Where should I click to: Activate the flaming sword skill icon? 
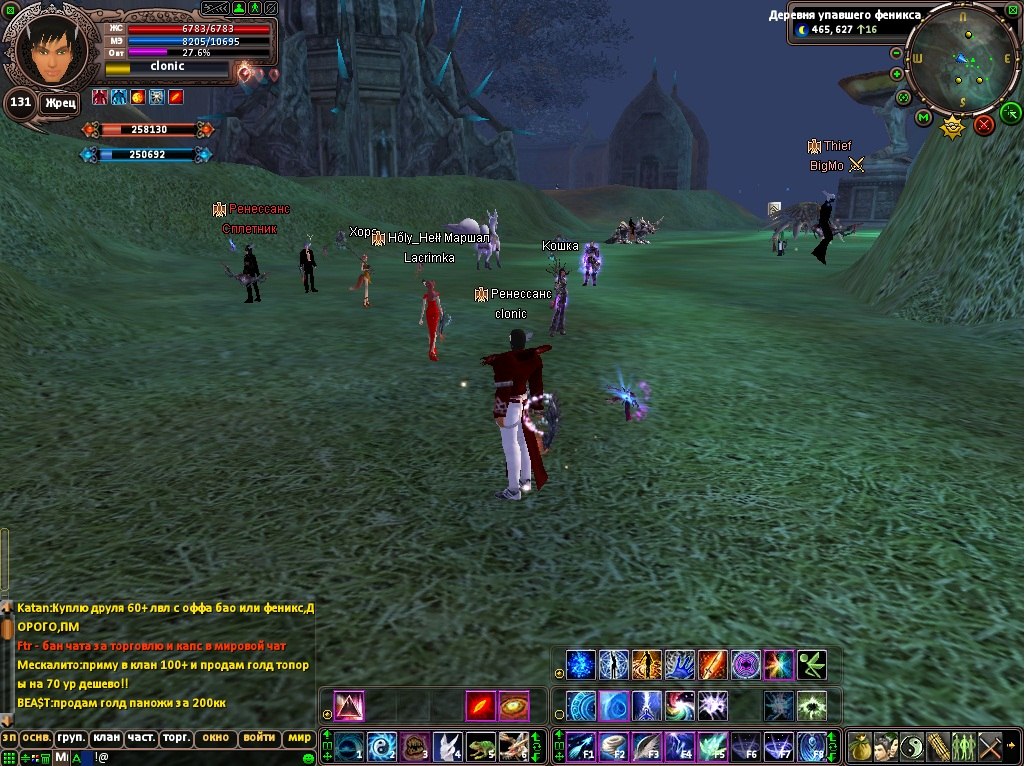click(712, 665)
